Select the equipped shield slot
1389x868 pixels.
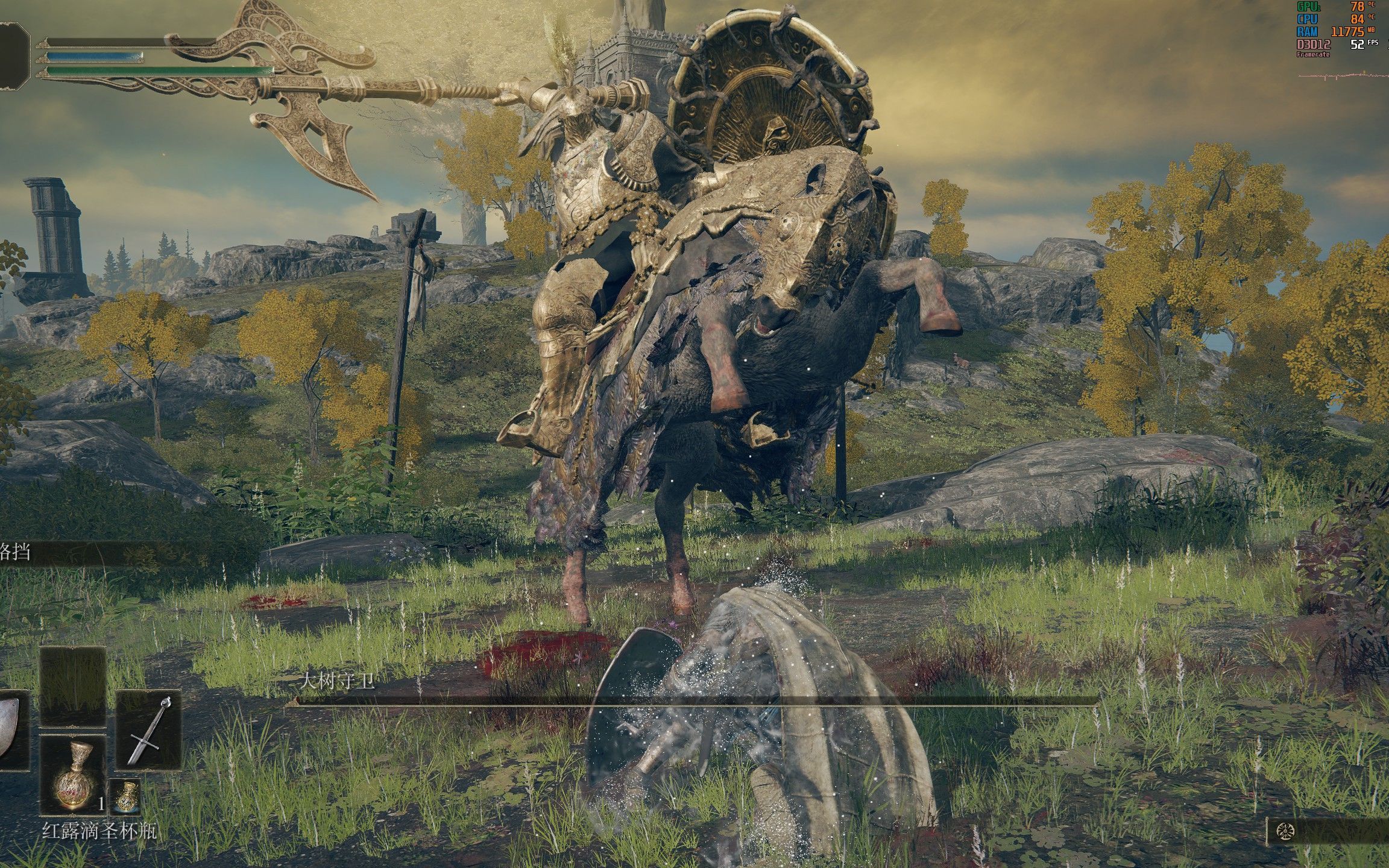click(x=12, y=731)
